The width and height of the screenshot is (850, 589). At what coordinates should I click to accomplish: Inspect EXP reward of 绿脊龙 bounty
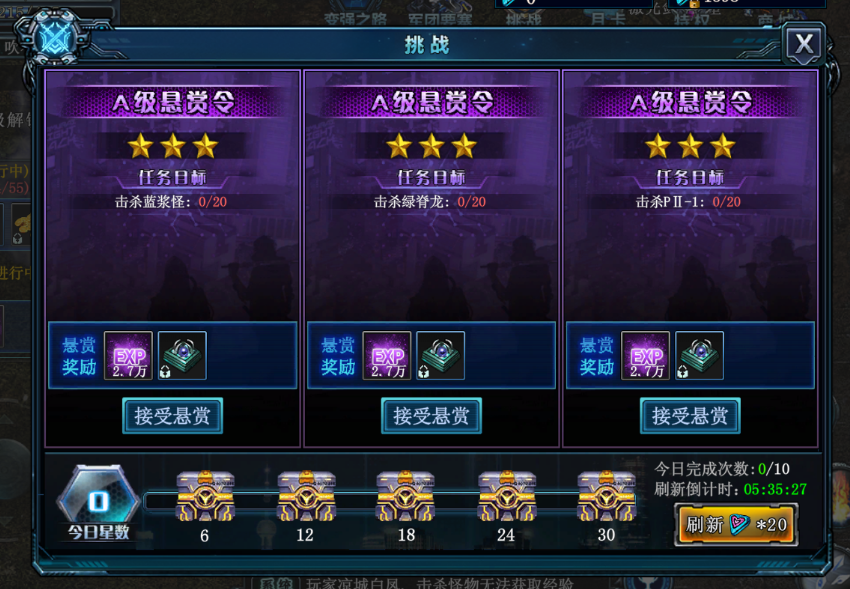click(x=387, y=356)
